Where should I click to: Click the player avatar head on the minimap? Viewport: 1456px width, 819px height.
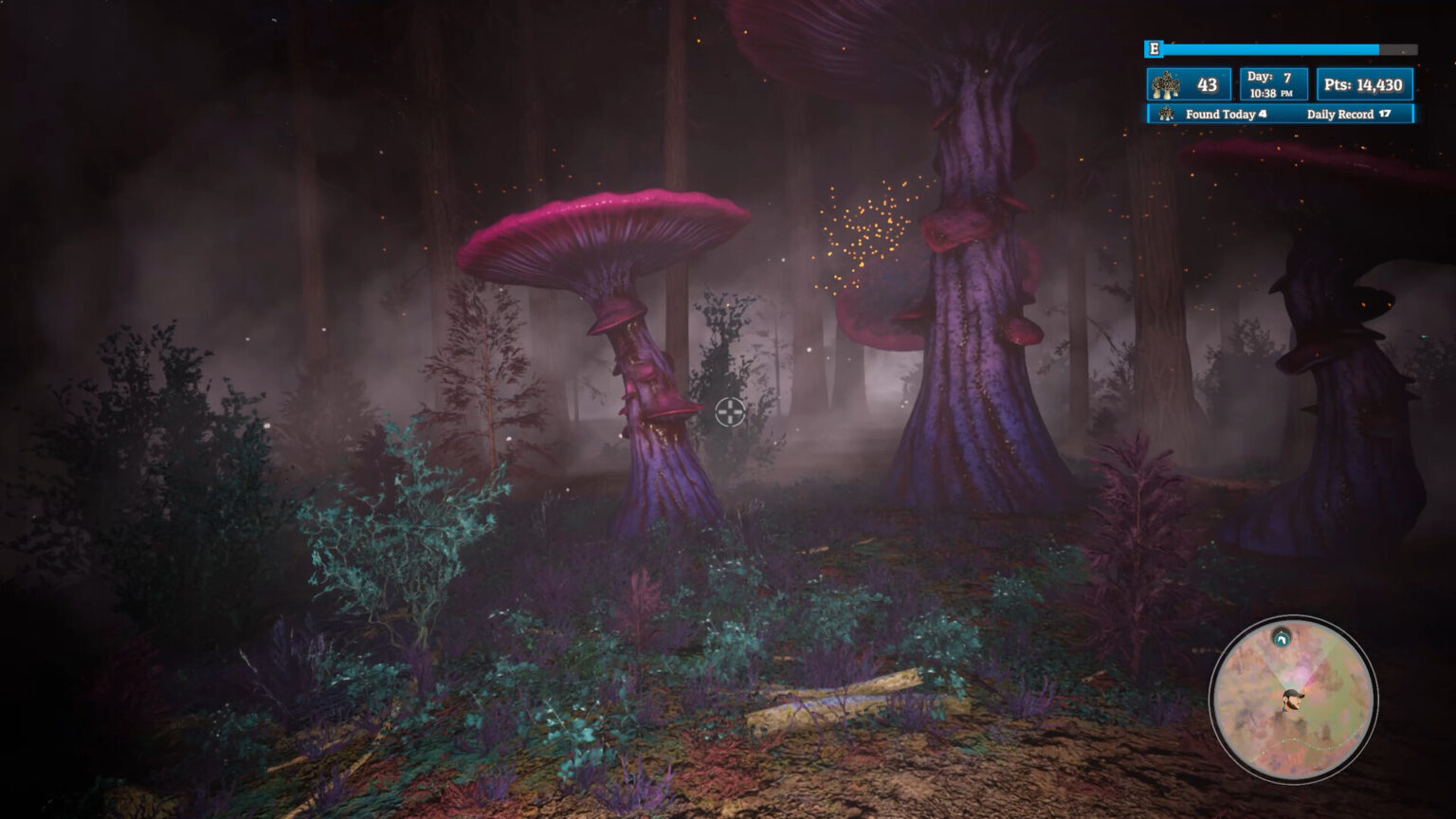click(1293, 699)
